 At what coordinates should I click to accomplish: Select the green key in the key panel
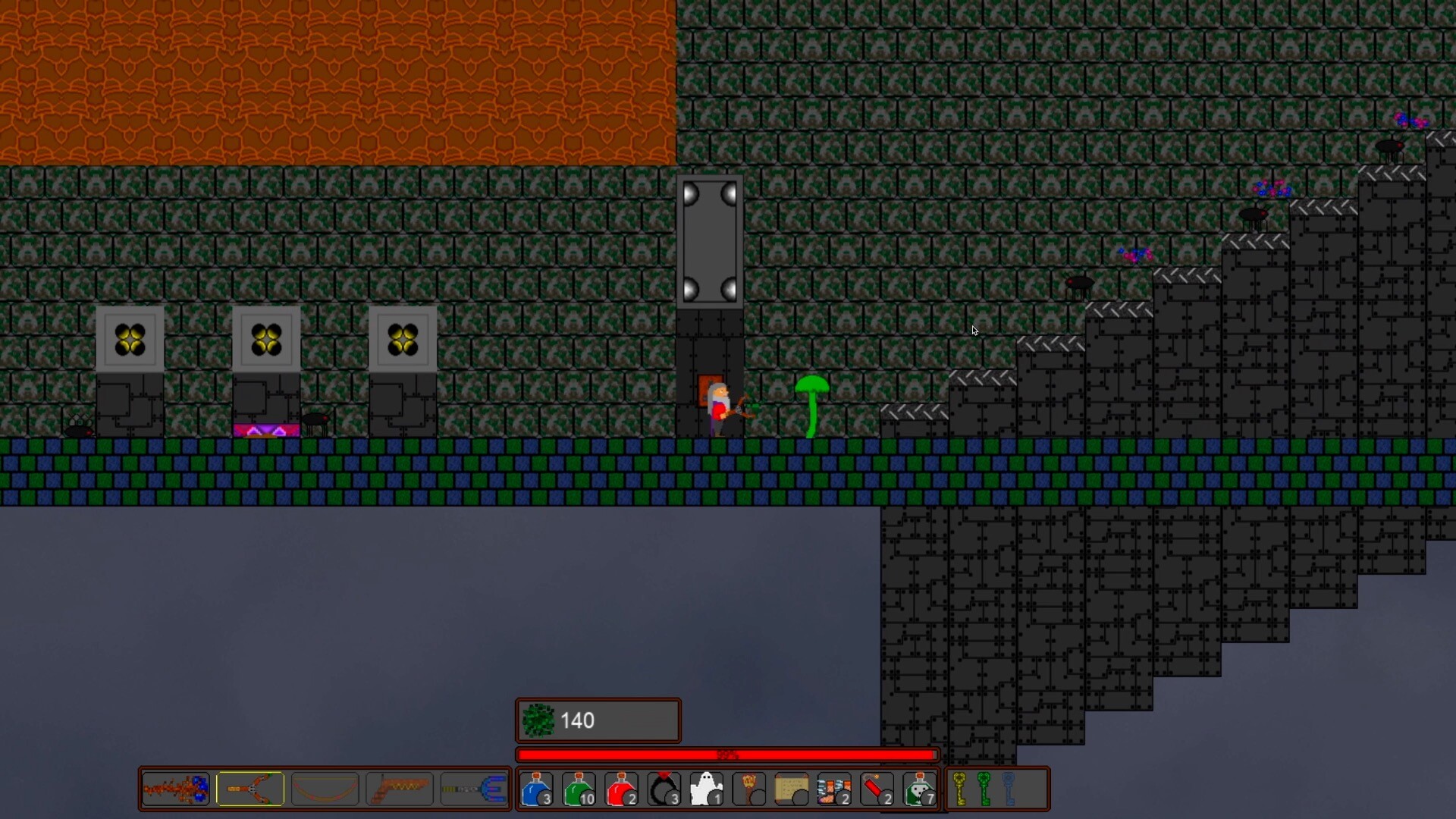984,789
